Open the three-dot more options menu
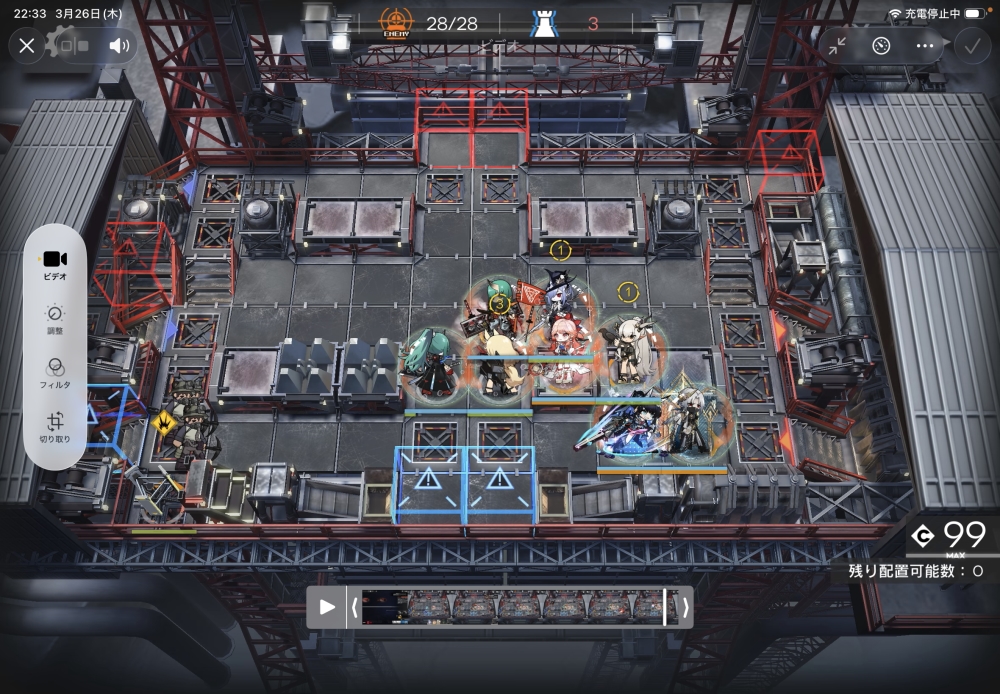1000x694 pixels. pyautogui.click(x=924, y=45)
